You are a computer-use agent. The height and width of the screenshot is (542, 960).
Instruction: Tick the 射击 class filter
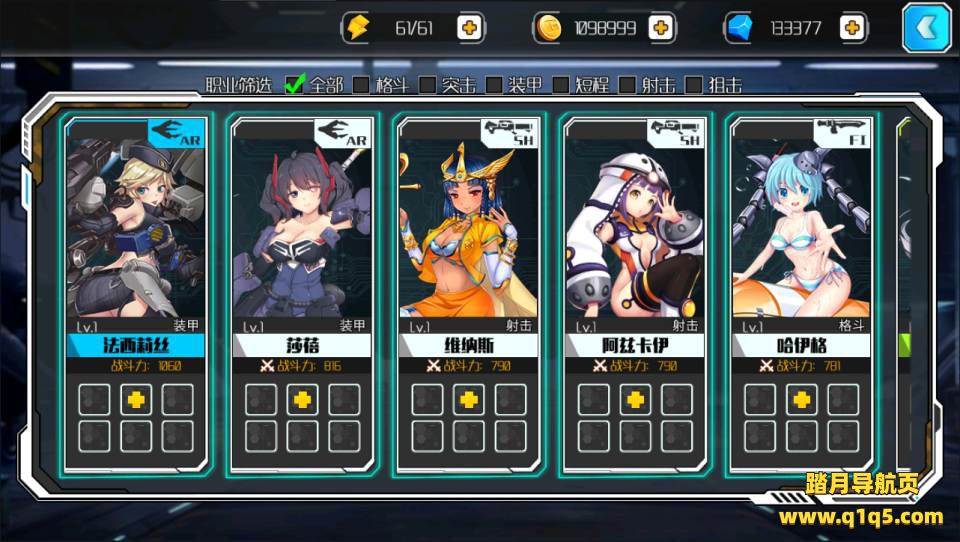click(627, 85)
